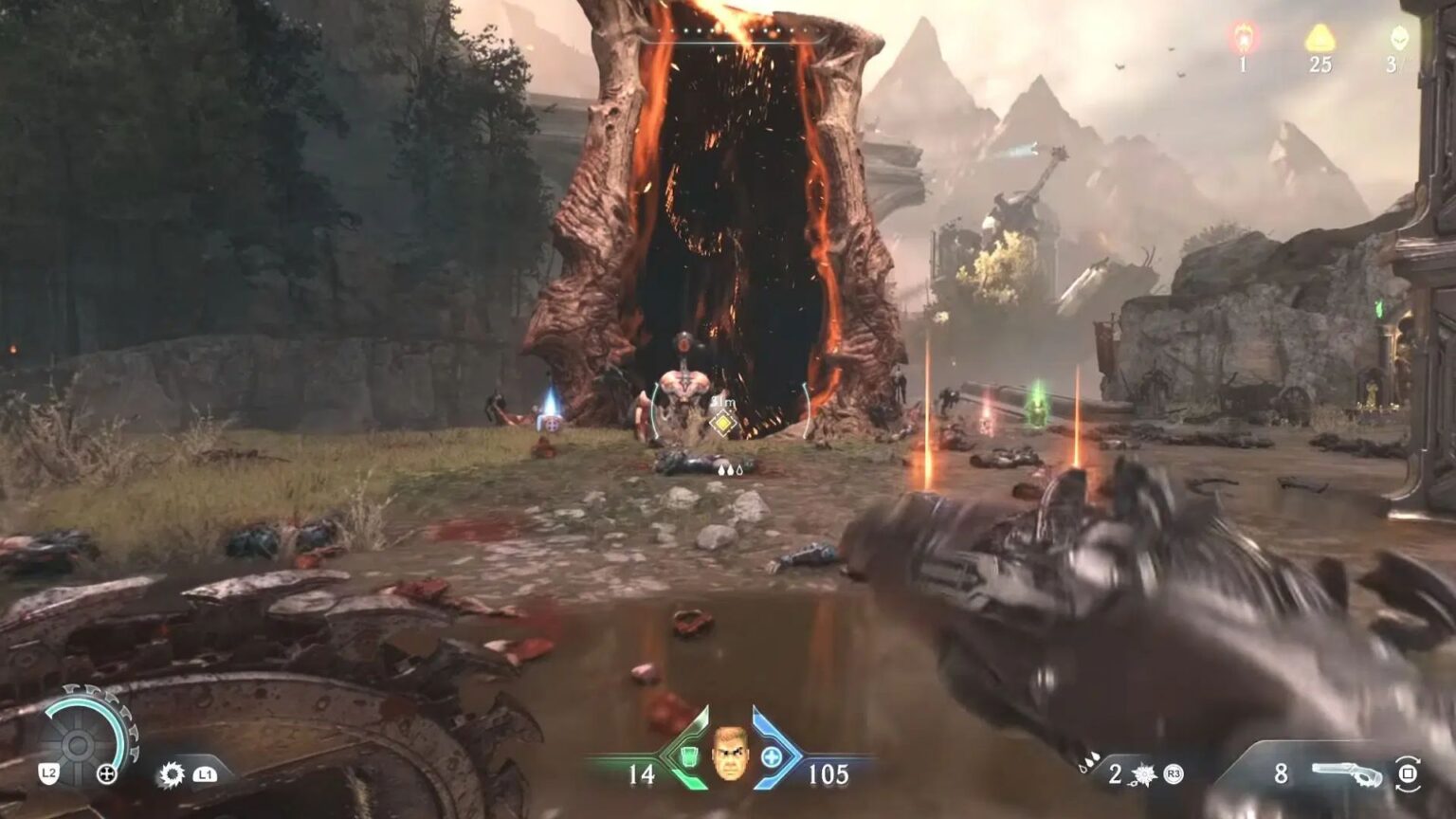Click the spiked grenade icon next to R3
The width and height of the screenshot is (1456, 819).
pos(1141,772)
